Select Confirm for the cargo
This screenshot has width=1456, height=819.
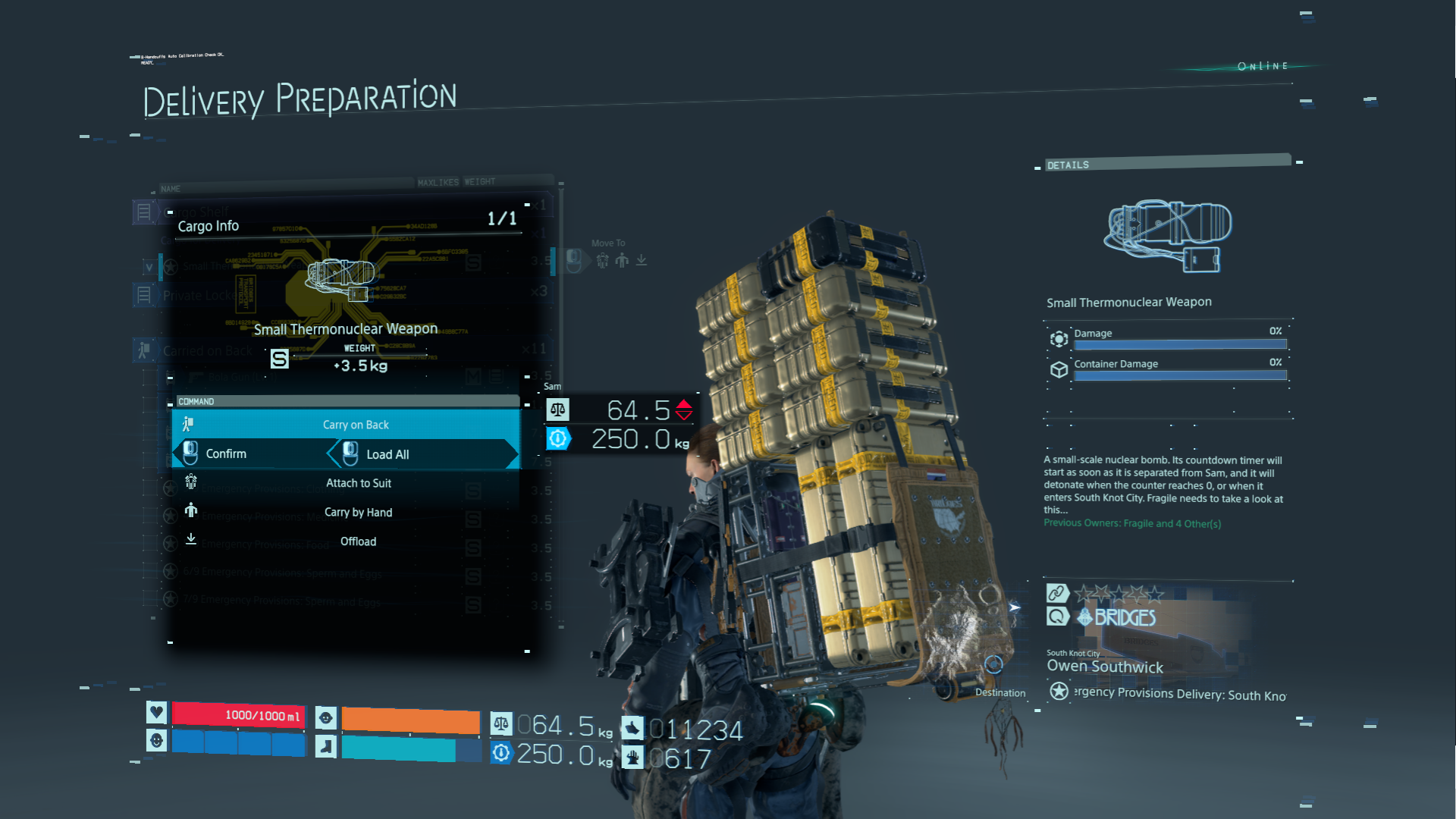(226, 453)
